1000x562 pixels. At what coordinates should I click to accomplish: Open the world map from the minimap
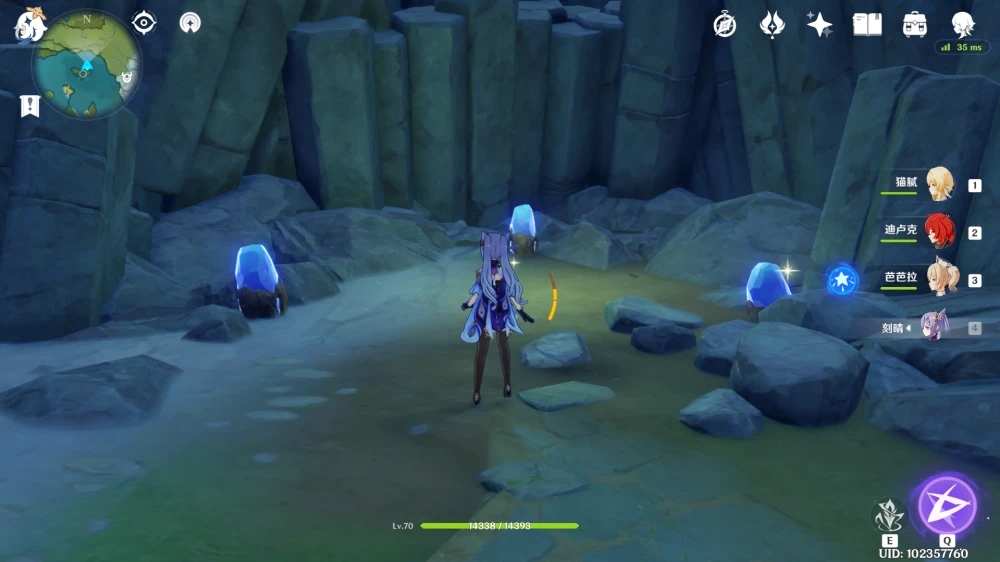(x=86, y=65)
